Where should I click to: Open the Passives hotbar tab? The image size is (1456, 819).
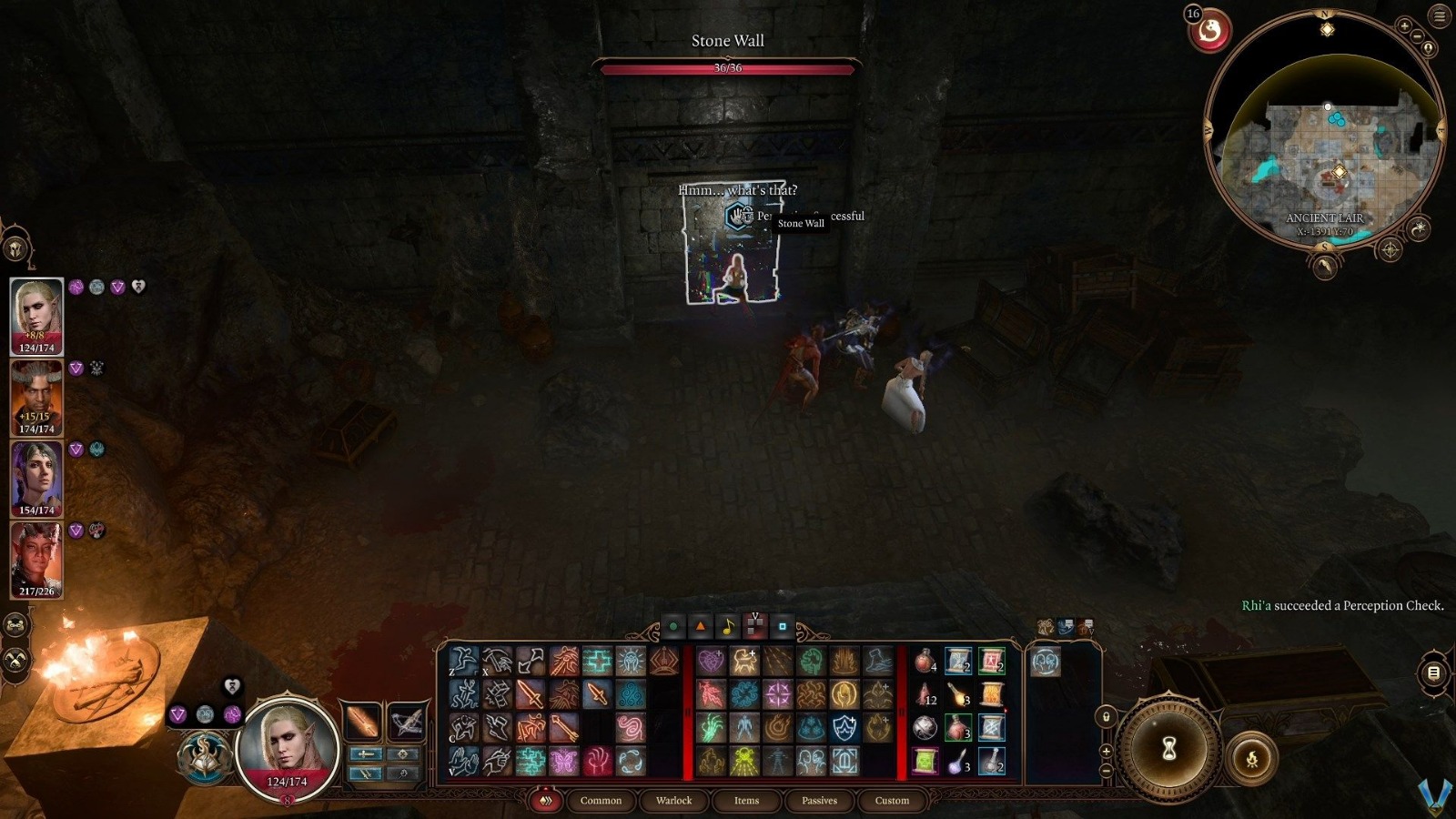pos(820,801)
